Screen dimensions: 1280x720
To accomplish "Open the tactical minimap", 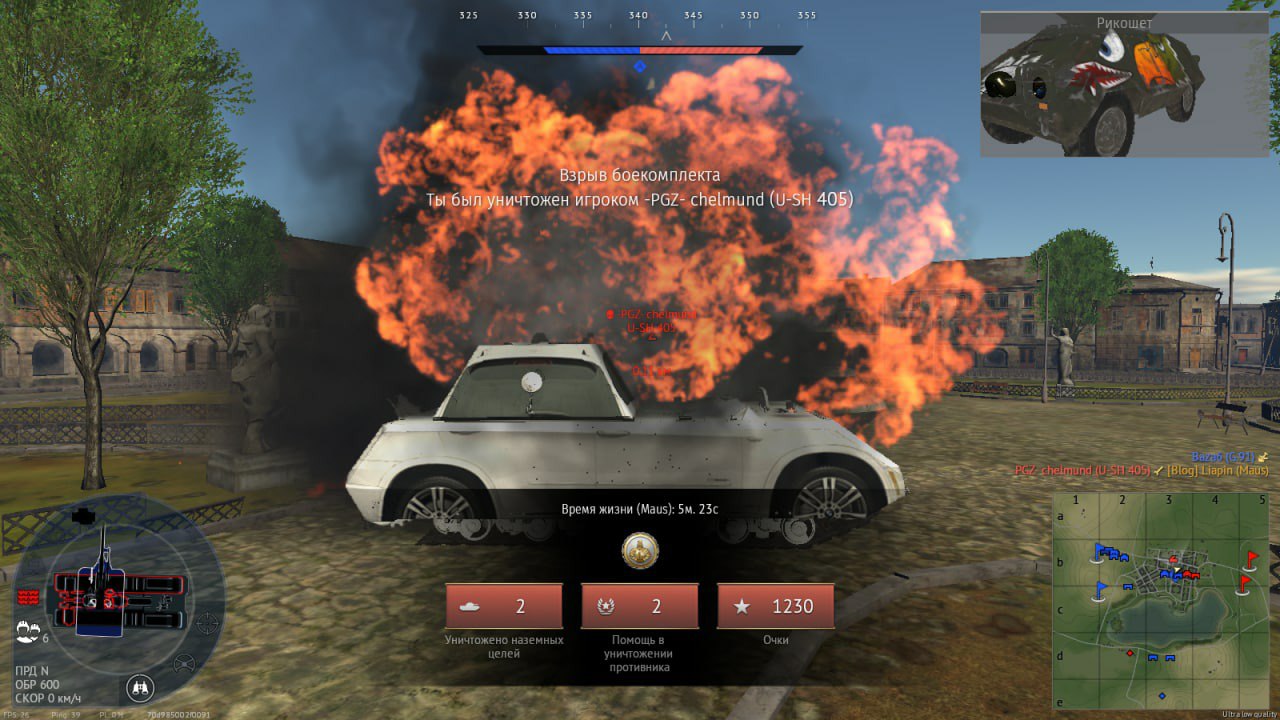I will click(x=1159, y=599).
